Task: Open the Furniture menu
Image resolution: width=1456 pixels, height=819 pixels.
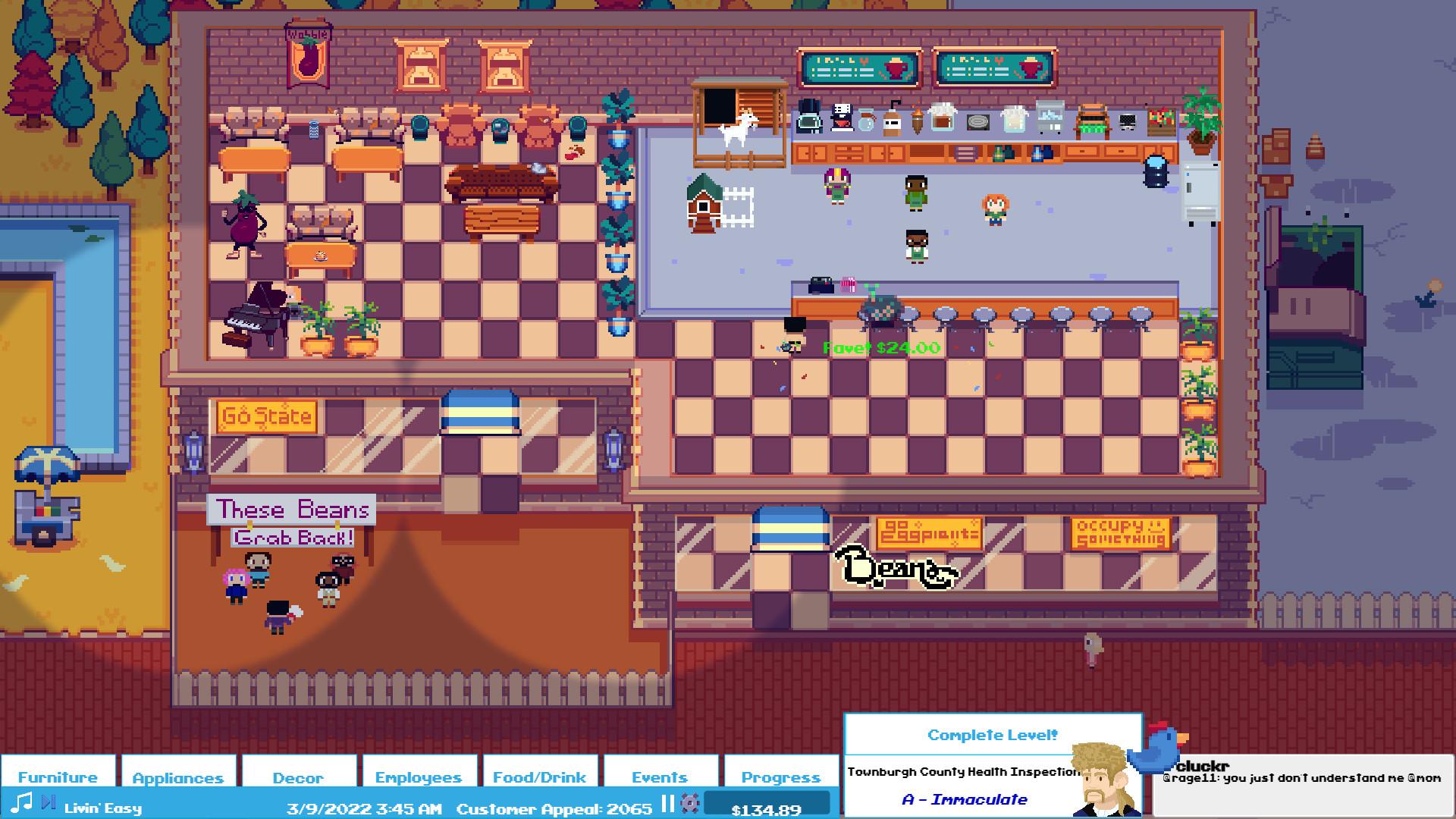Action: tap(58, 777)
